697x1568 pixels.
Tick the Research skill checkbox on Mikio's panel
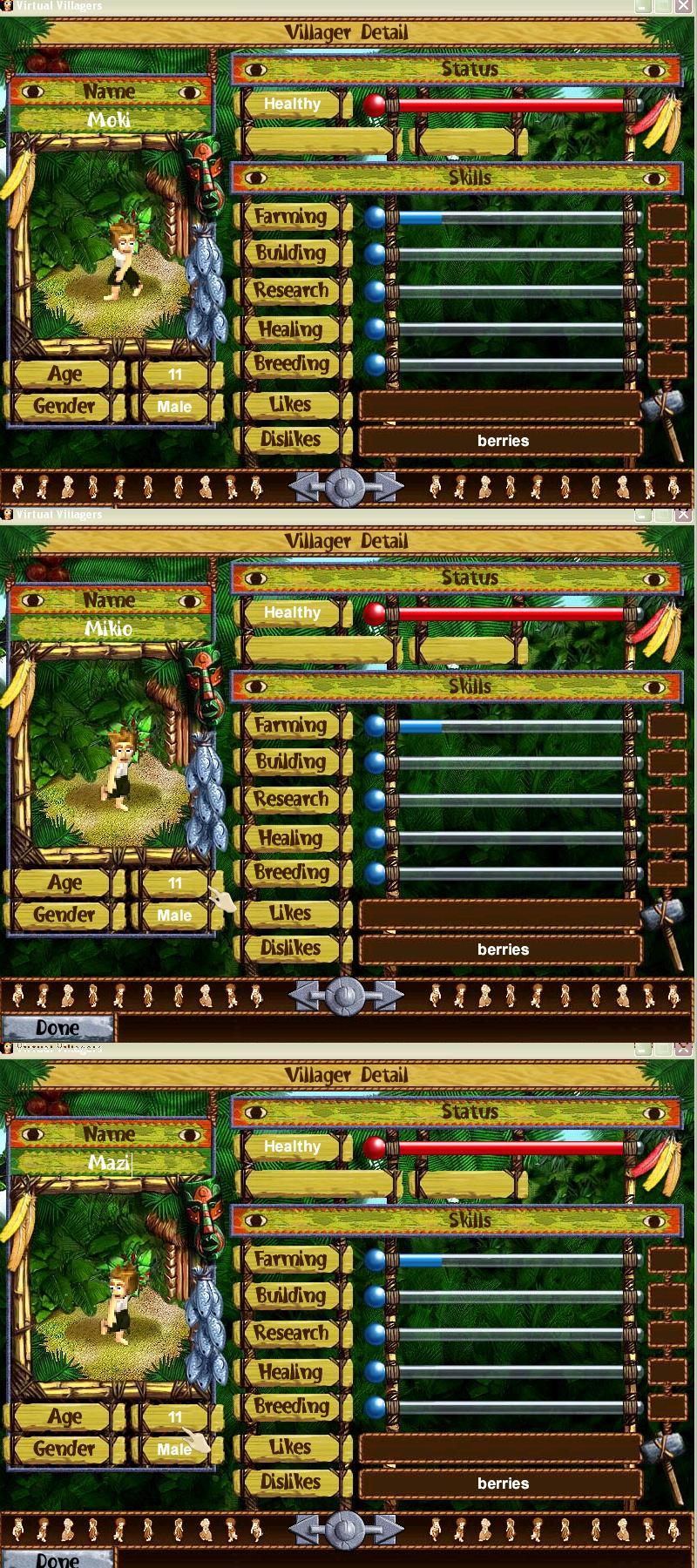click(x=667, y=800)
